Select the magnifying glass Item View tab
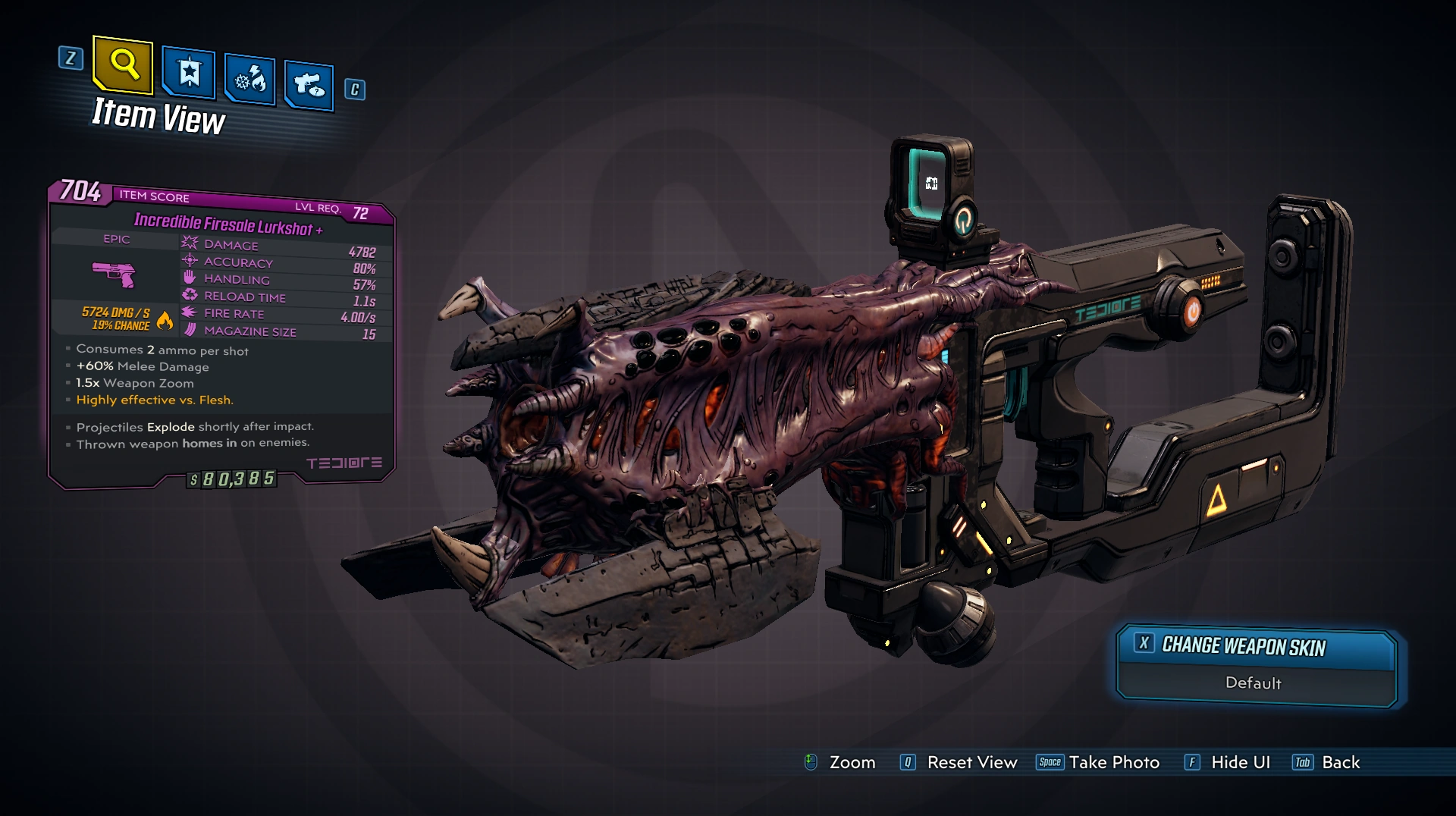1456x816 pixels. [x=124, y=64]
